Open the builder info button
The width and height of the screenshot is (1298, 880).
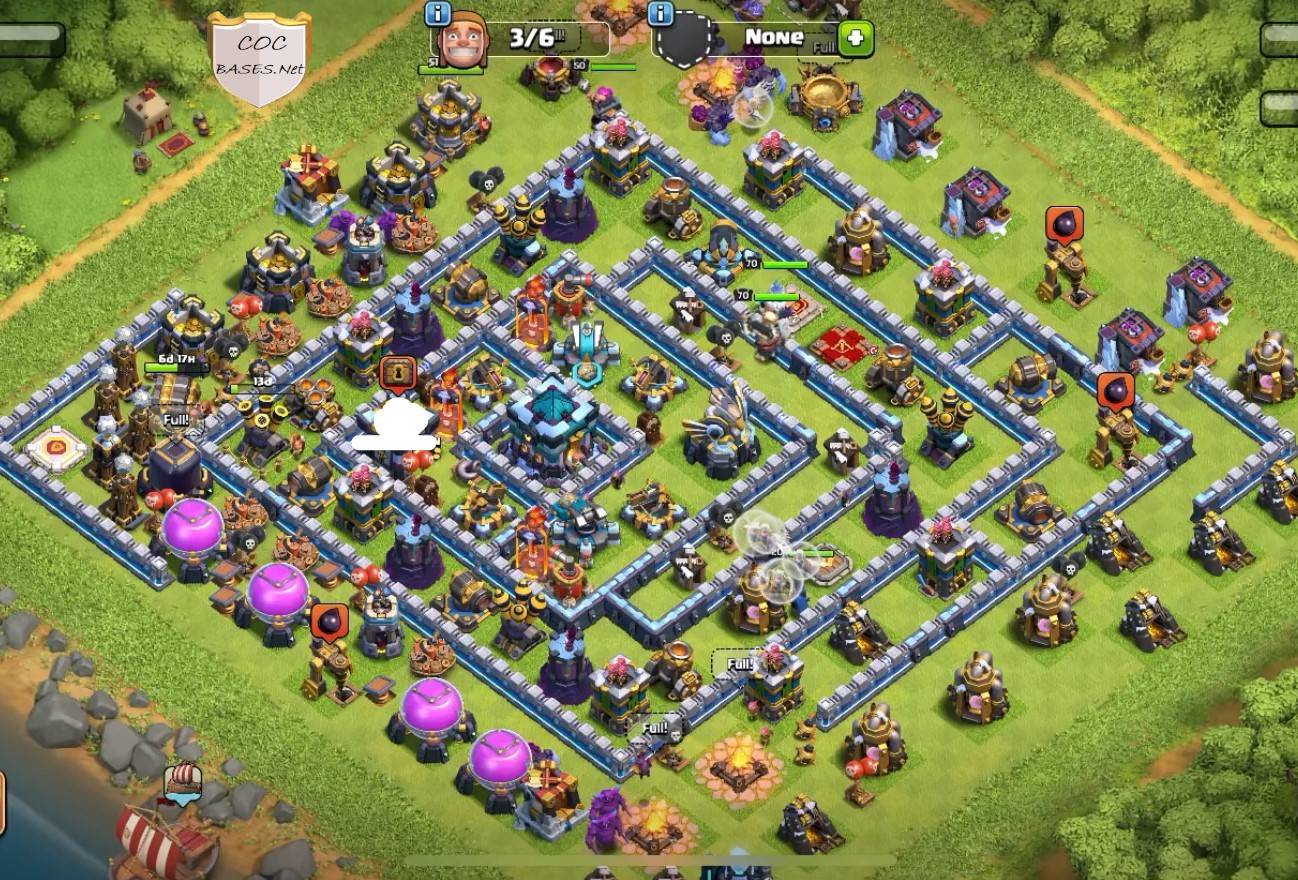click(x=437, y=14)
